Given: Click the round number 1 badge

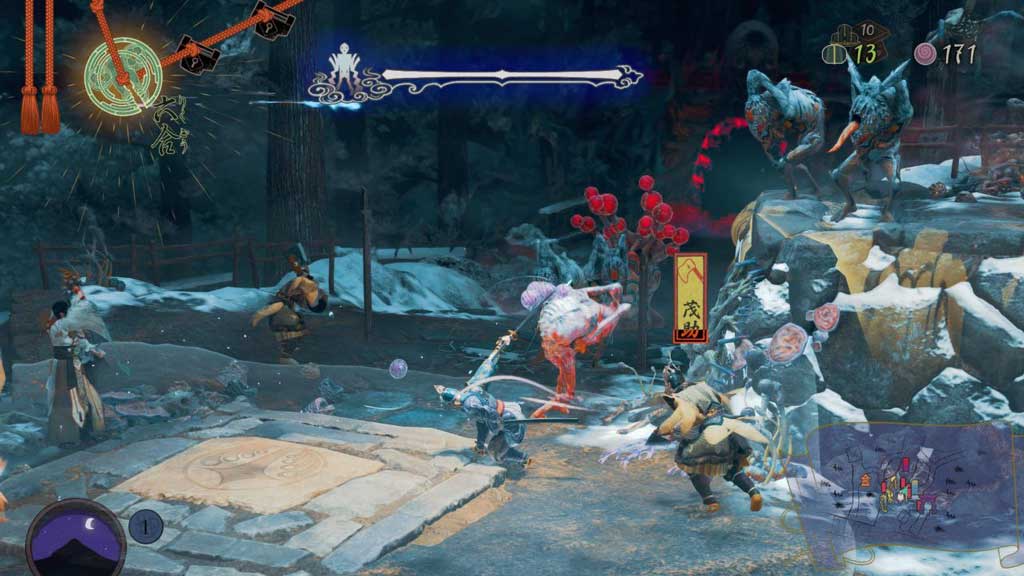Looking at the screenshot, I should click(x=145, y=525).
